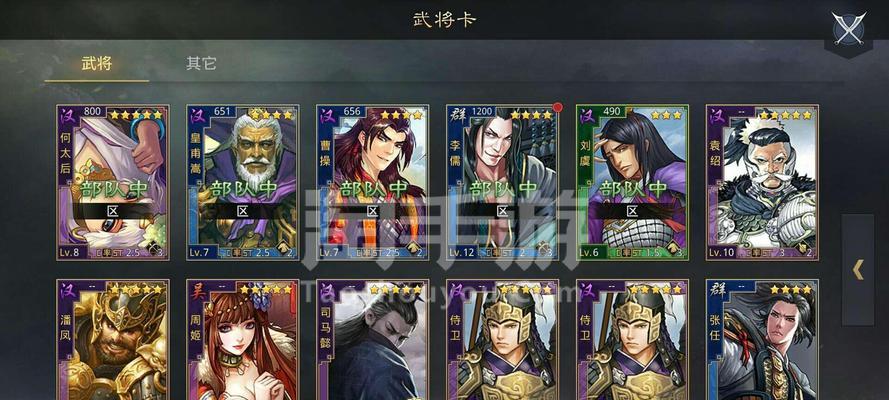Select the 何太后 general card
Image resolution: width=889 pixels, height=400 pixels.
[112, 182]
